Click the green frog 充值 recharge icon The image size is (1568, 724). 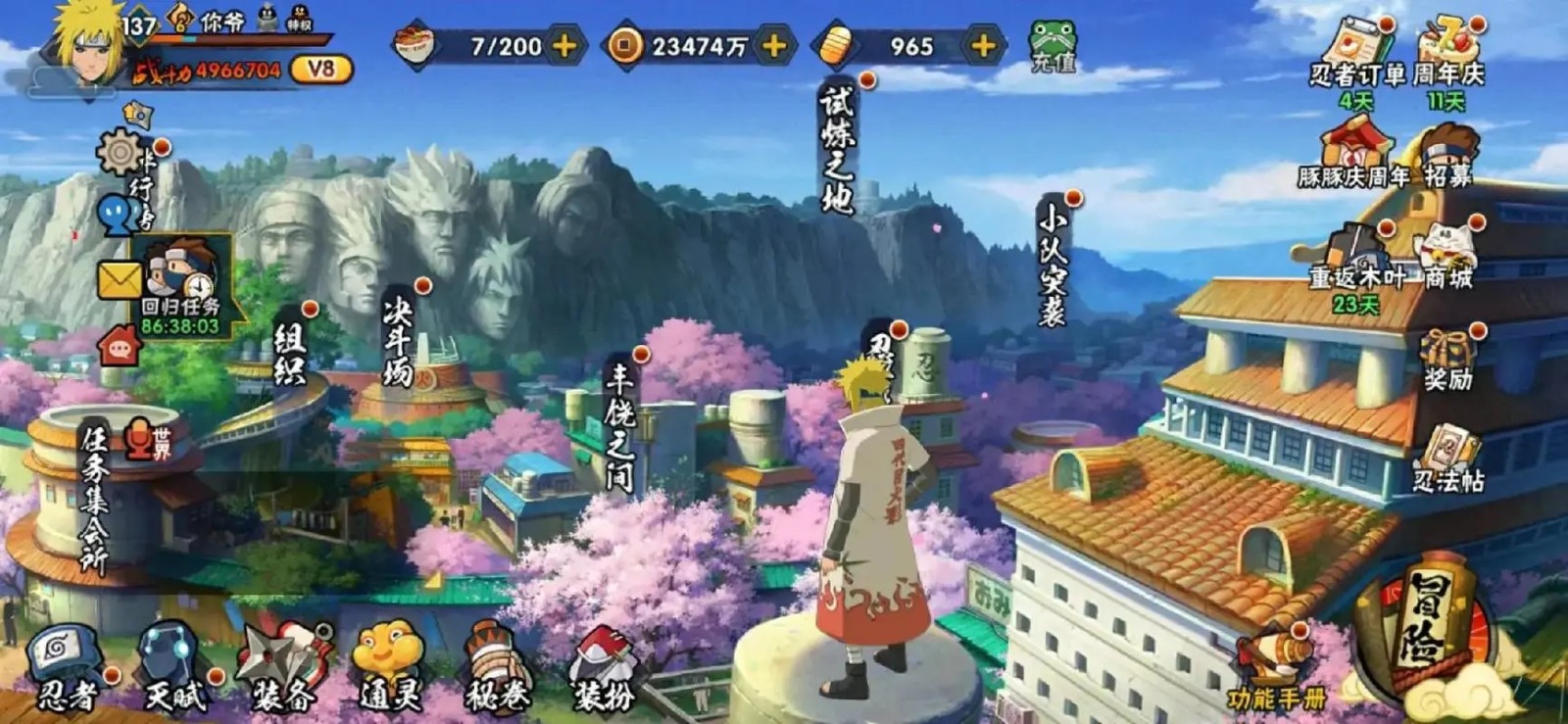pyautogui.click(x=1053, y=46)
